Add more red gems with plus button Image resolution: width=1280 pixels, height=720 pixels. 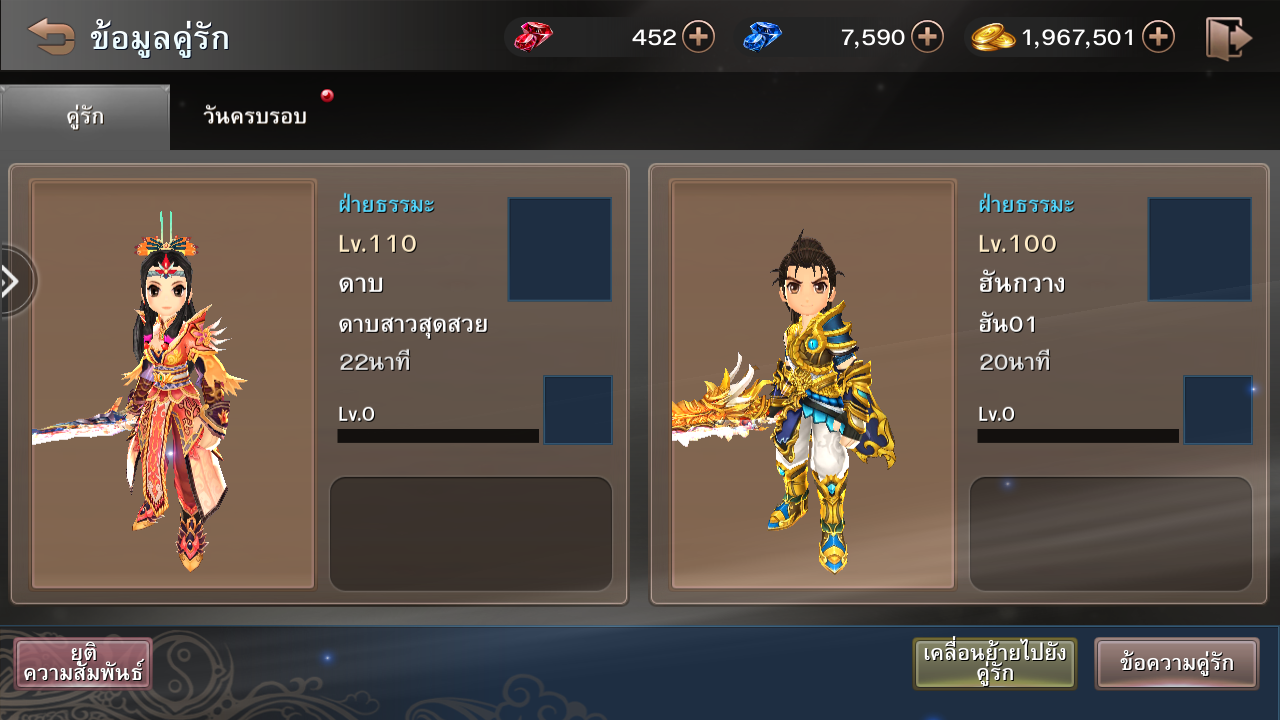point(698,37)
